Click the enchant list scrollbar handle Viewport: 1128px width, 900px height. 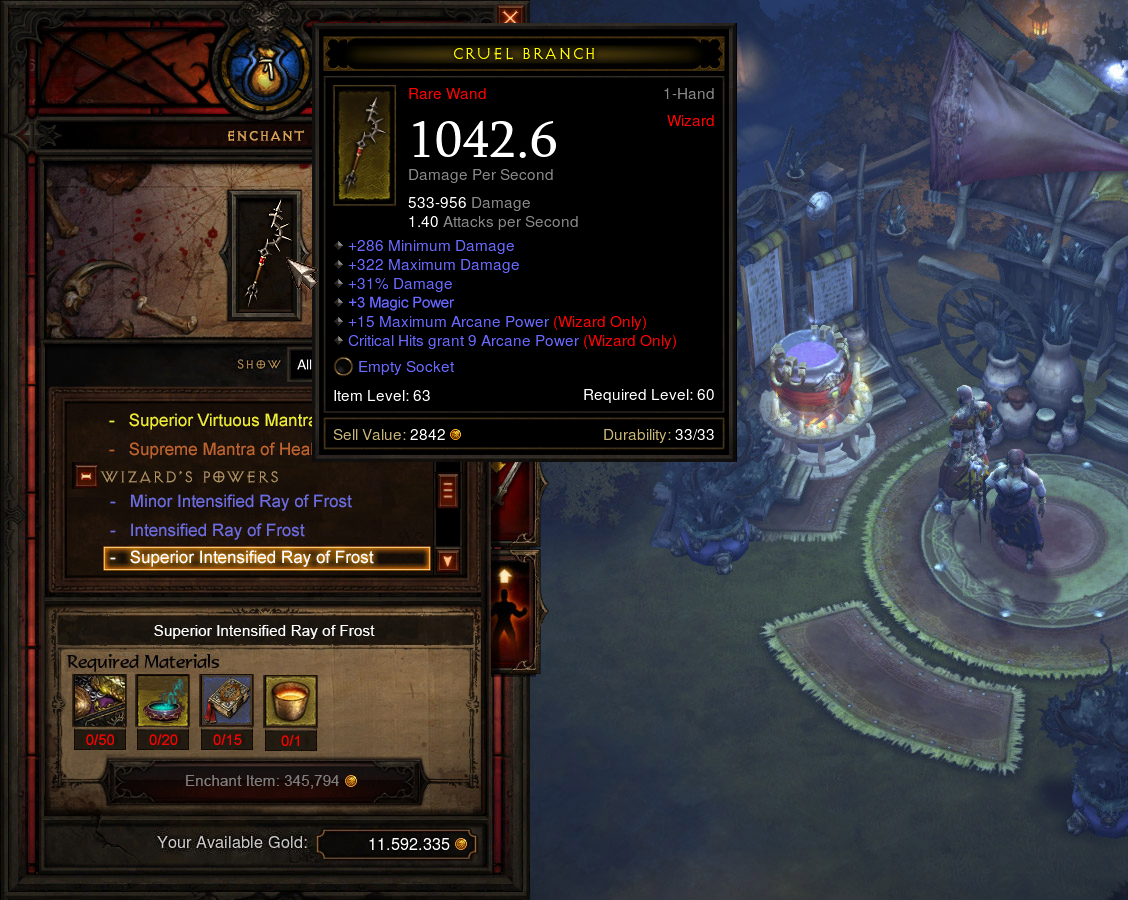tap(447, 491)
